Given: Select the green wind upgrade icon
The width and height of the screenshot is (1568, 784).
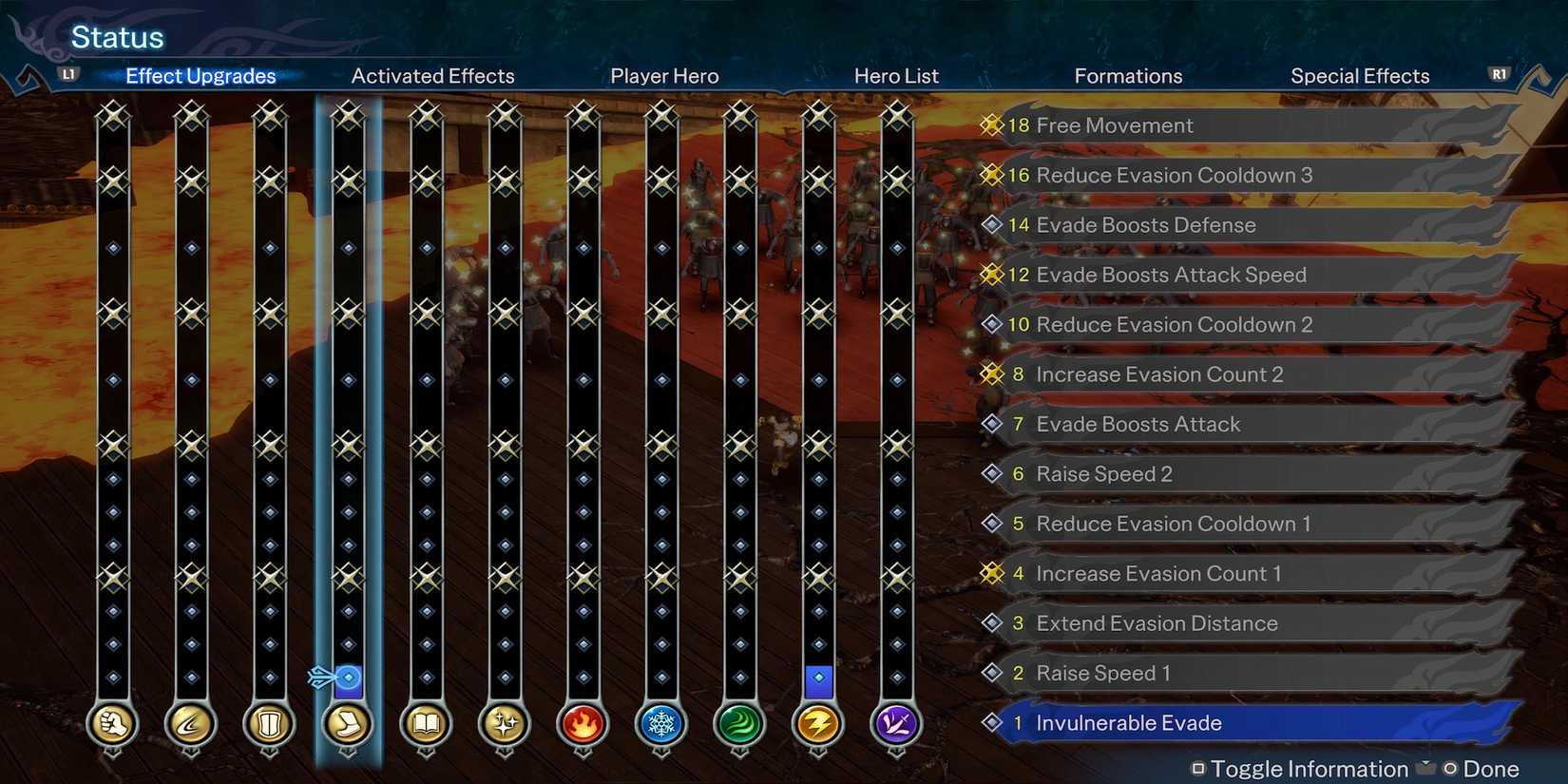Looking at the screenshot, I should [740, 724].
